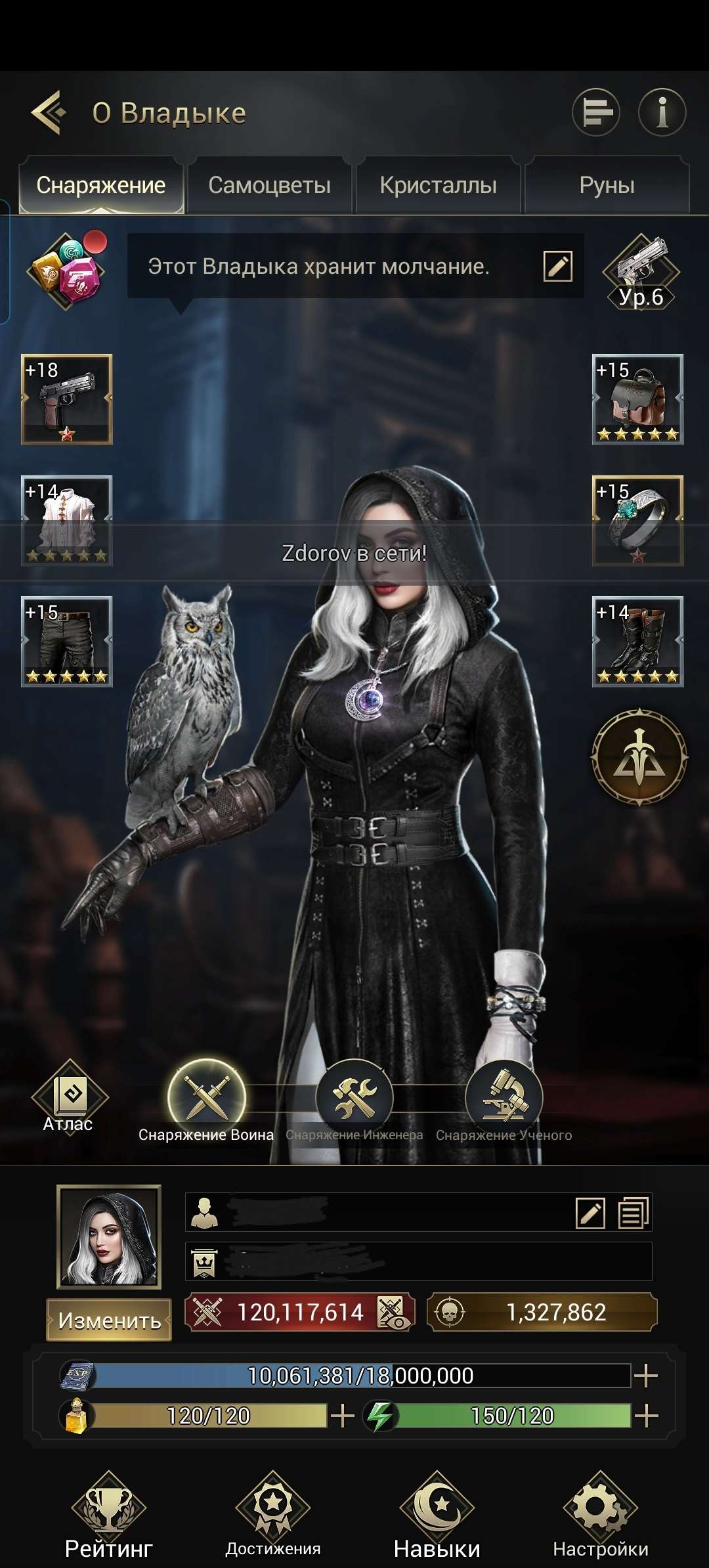This screenshot has width=709, height=1568.
Task: Select the emerald ring equipment slot
Action: [637, 521]
